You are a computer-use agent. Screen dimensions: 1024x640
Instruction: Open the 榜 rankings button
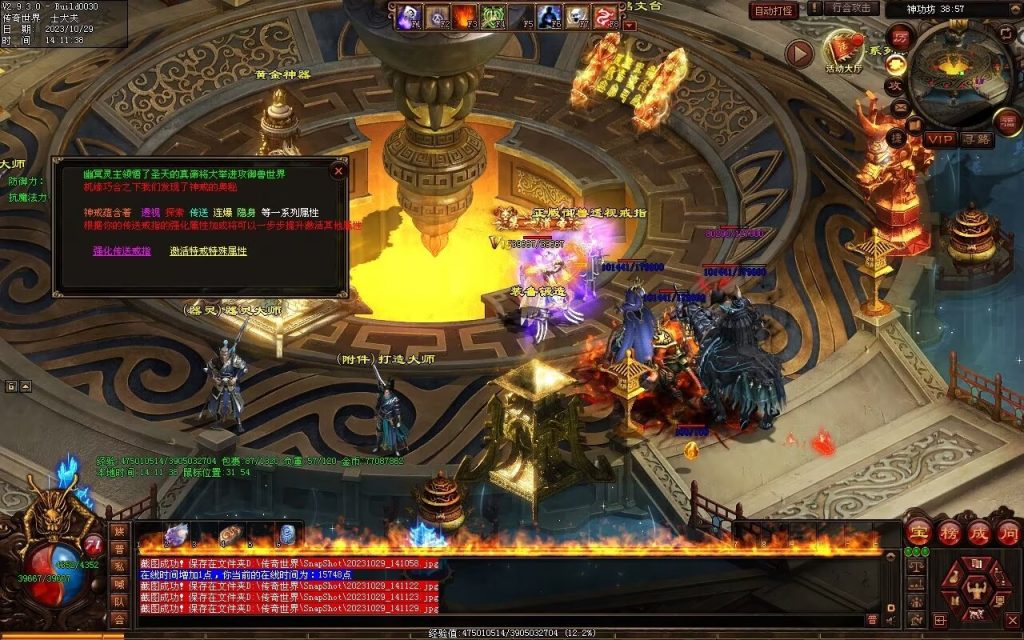click(948, 533)
